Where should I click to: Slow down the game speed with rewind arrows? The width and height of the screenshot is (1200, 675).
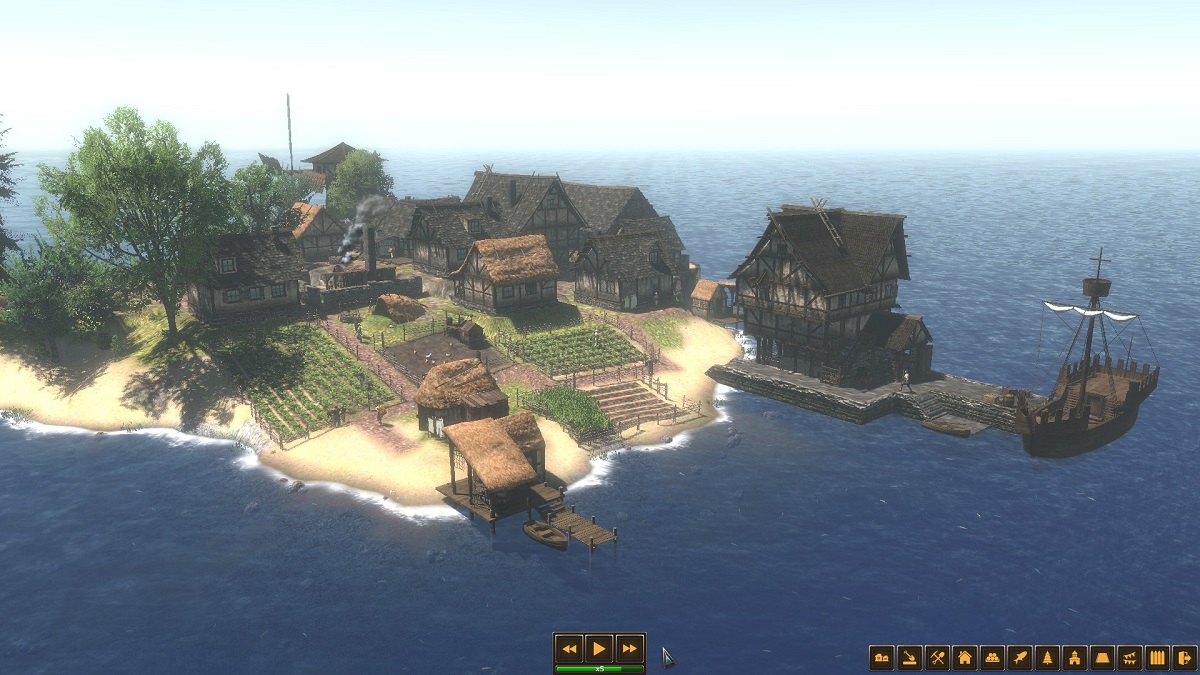click(x=569, y=648)
